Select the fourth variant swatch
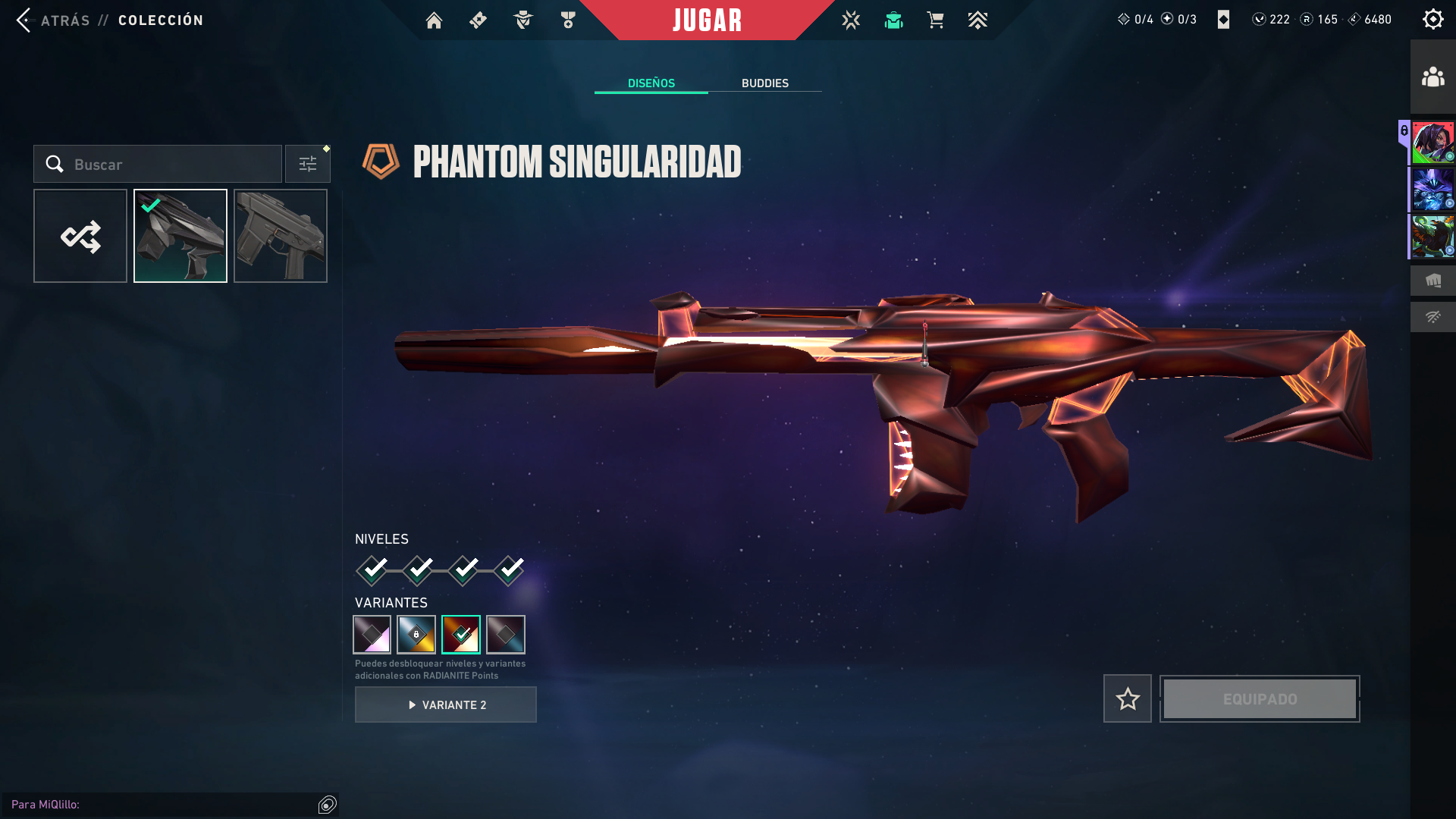The height and width of the screenshot is (819, 1456). click(x=507, y=635)
